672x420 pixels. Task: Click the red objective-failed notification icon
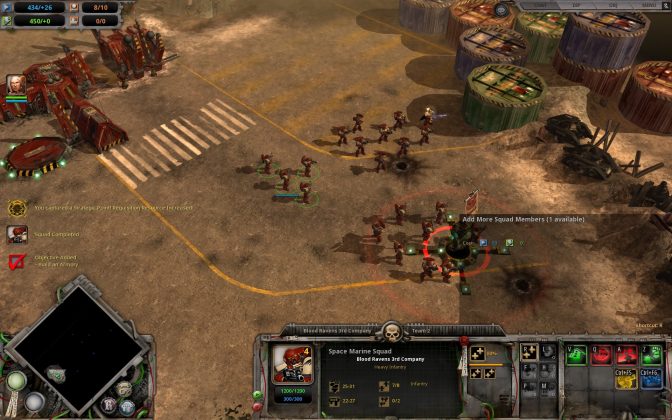(x=17, y=262)
